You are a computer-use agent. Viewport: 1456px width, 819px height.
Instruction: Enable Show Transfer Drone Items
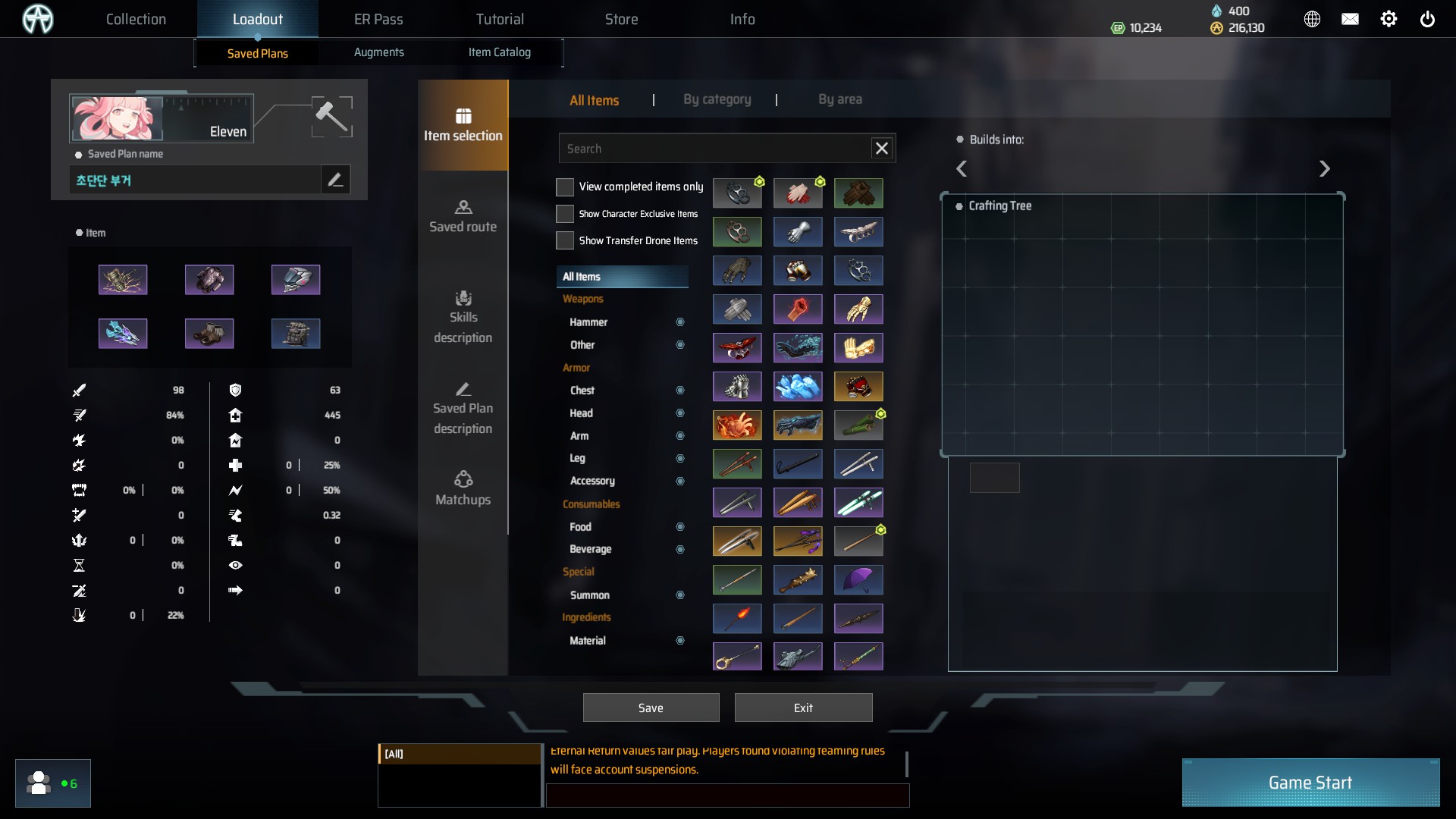point(565,240)
